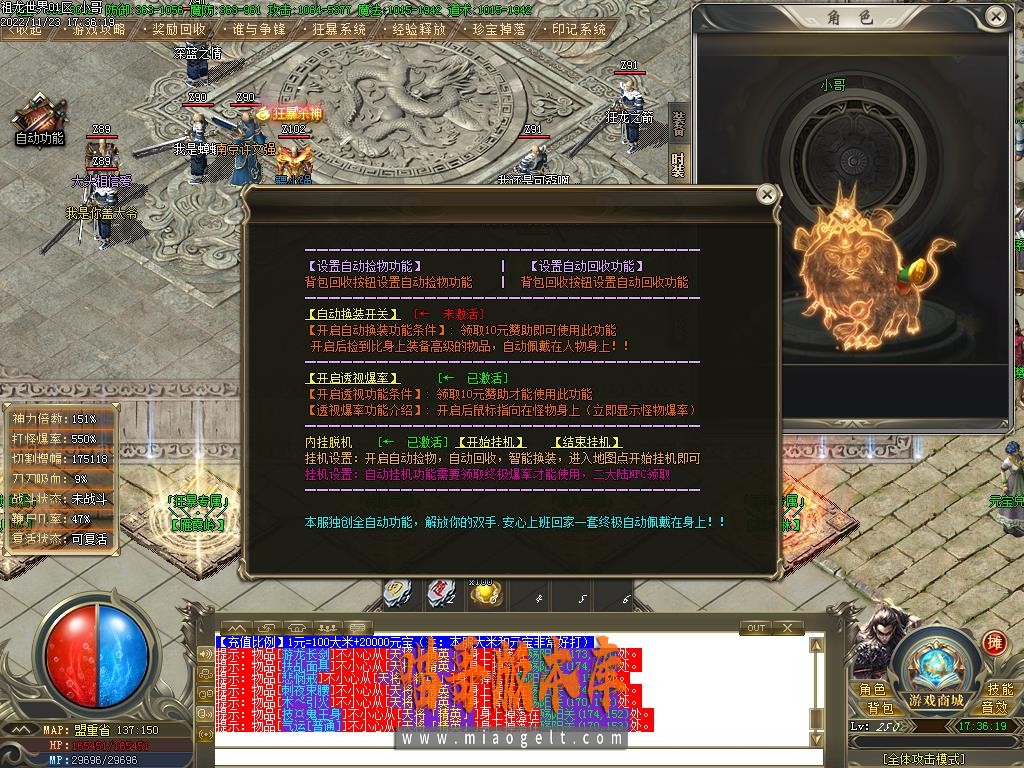This screenshot has height=768, width=1024.
Task: Toggle the 自动换装开关 link
Action: [x=352, y=313]
